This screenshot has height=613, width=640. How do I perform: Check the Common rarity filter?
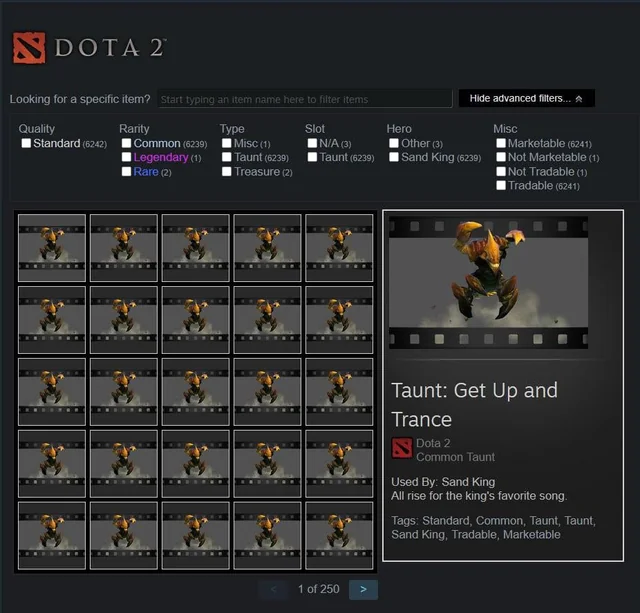pyautogui.click(x=126, y=144)
